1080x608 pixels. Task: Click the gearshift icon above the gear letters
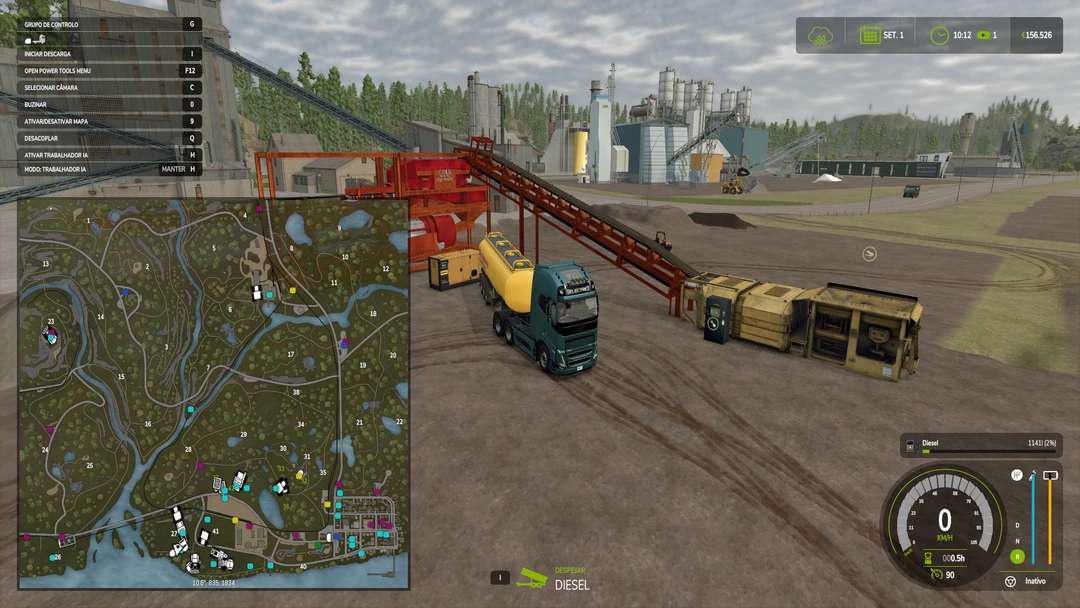[1017, 476]
